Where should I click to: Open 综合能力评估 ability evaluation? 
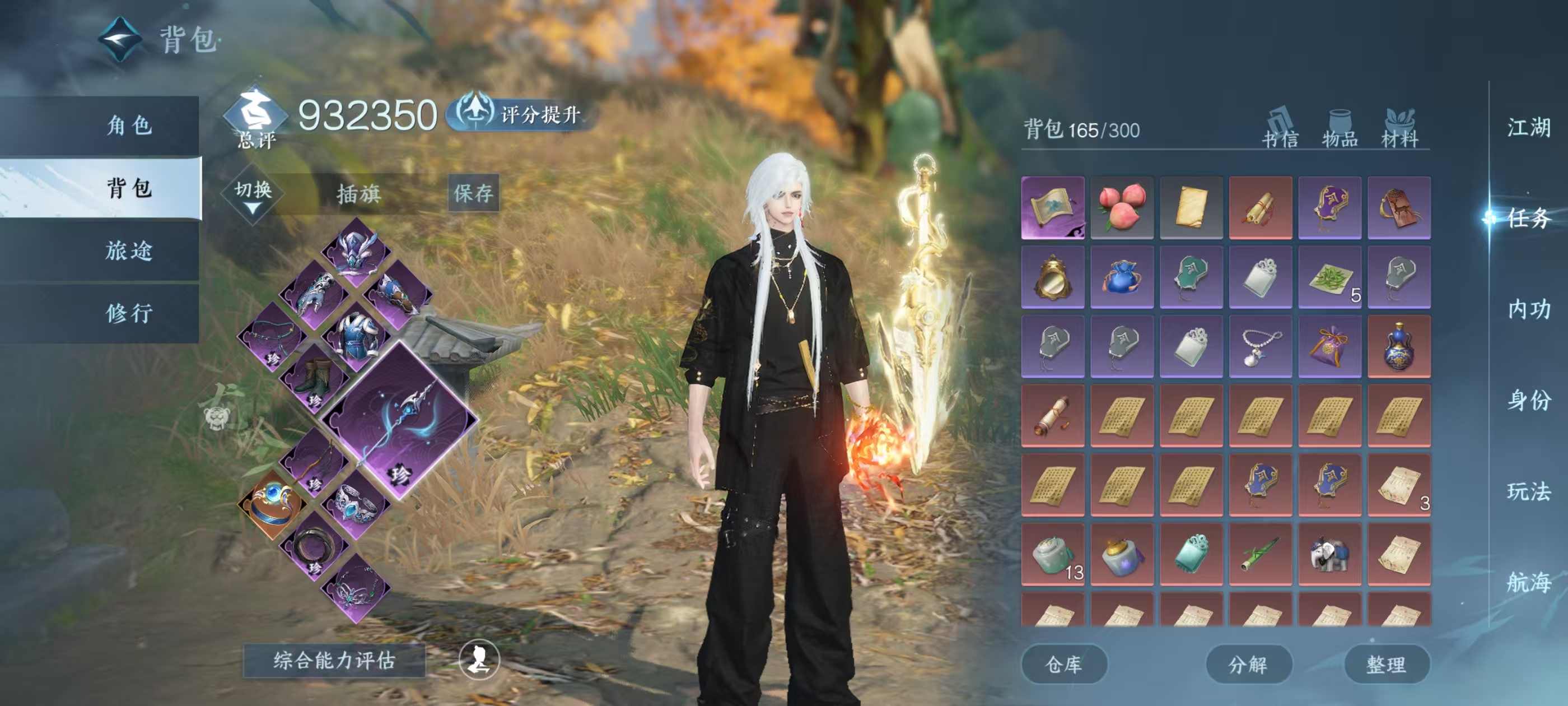(334, 660)
